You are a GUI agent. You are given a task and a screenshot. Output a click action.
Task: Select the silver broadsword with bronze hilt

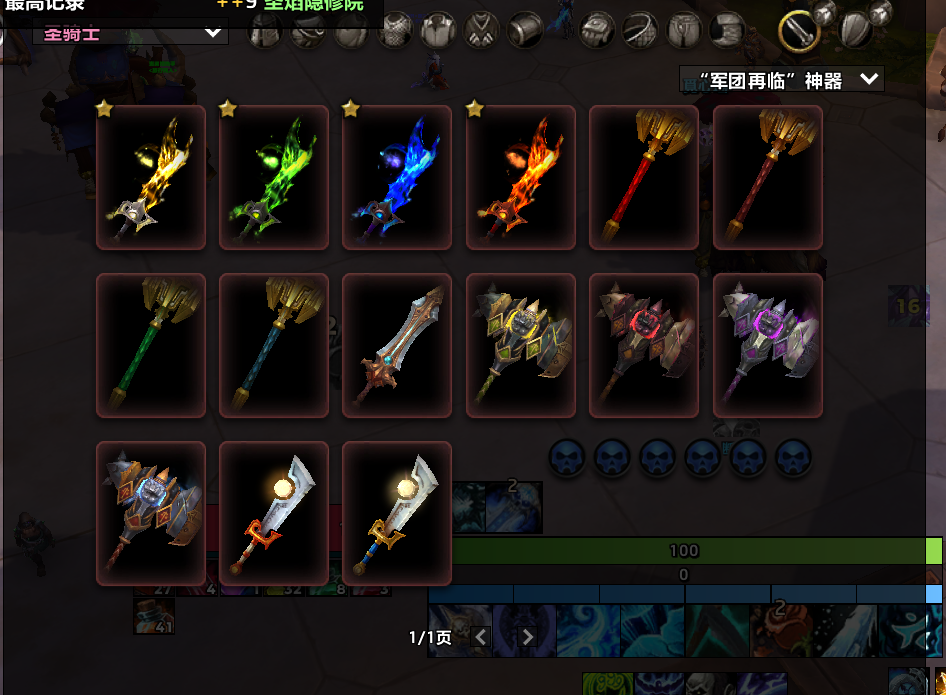click(397, 345)
